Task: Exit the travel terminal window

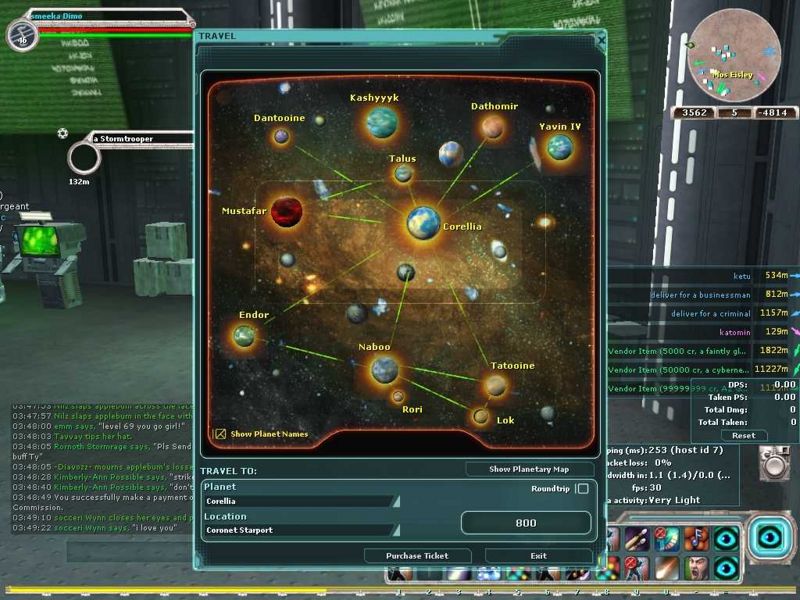Action: click(538, 556)
